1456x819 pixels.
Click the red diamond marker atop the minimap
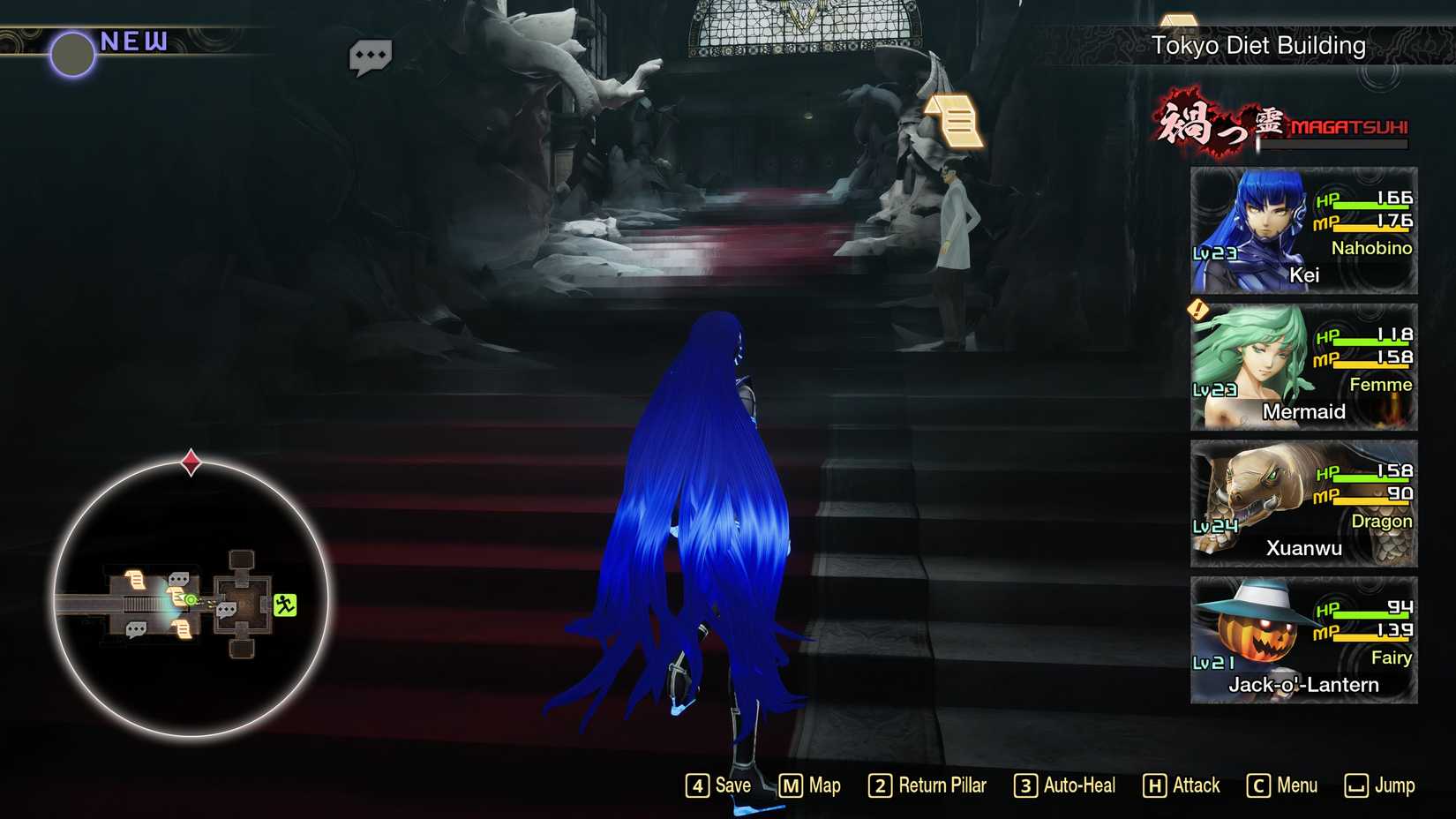click(x=189, y=458)
